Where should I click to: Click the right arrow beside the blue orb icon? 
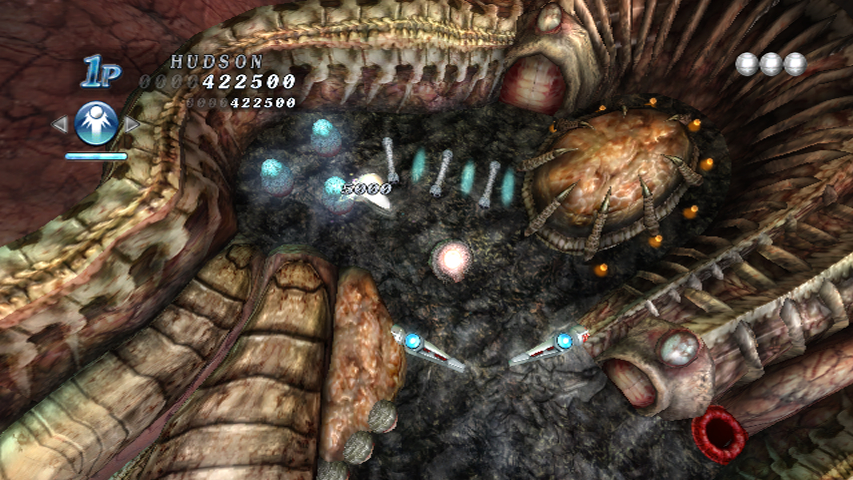click(x=132, y=125)
